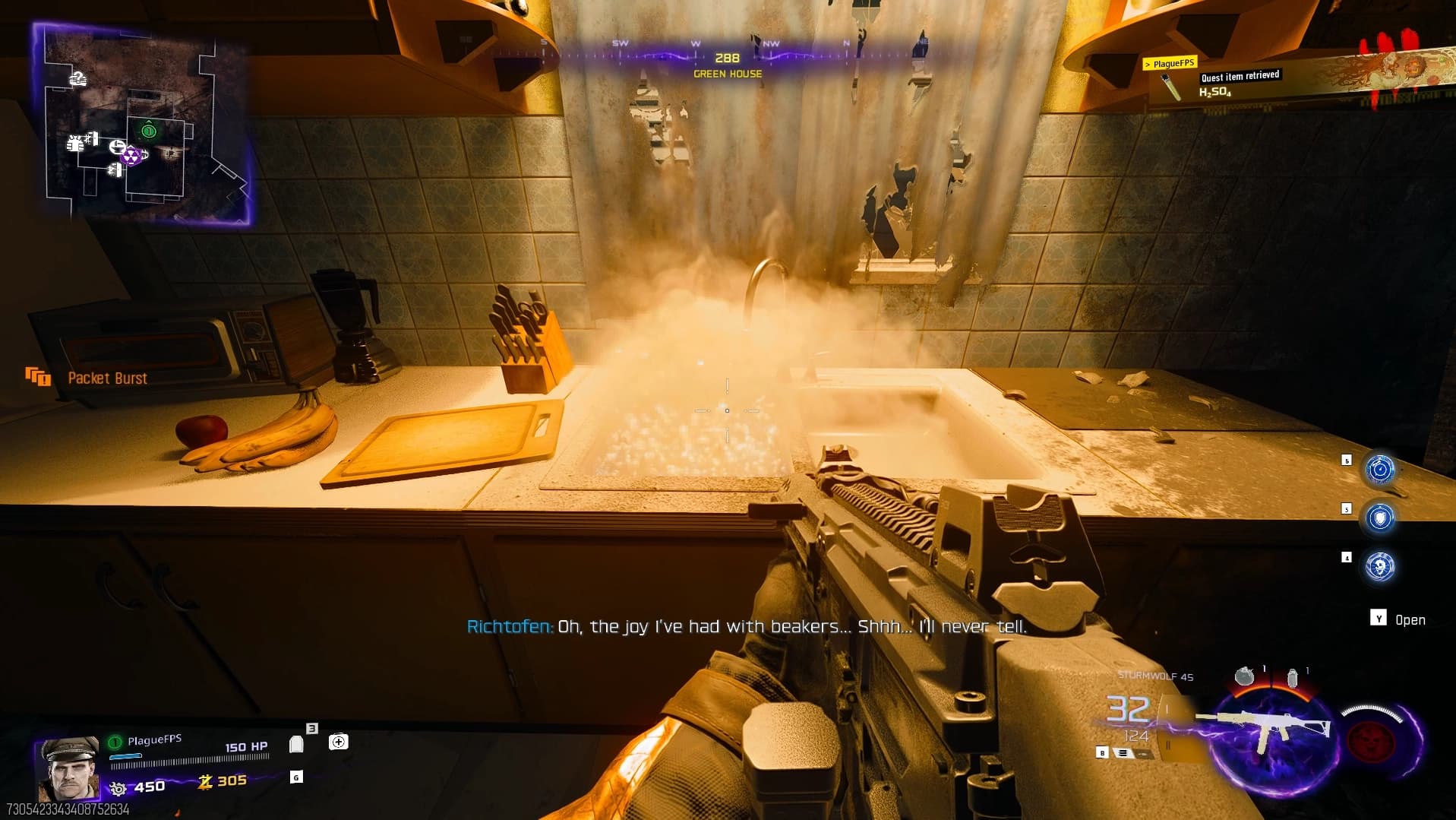Click the armor vest marker on minimap

(x=75, y=142)
